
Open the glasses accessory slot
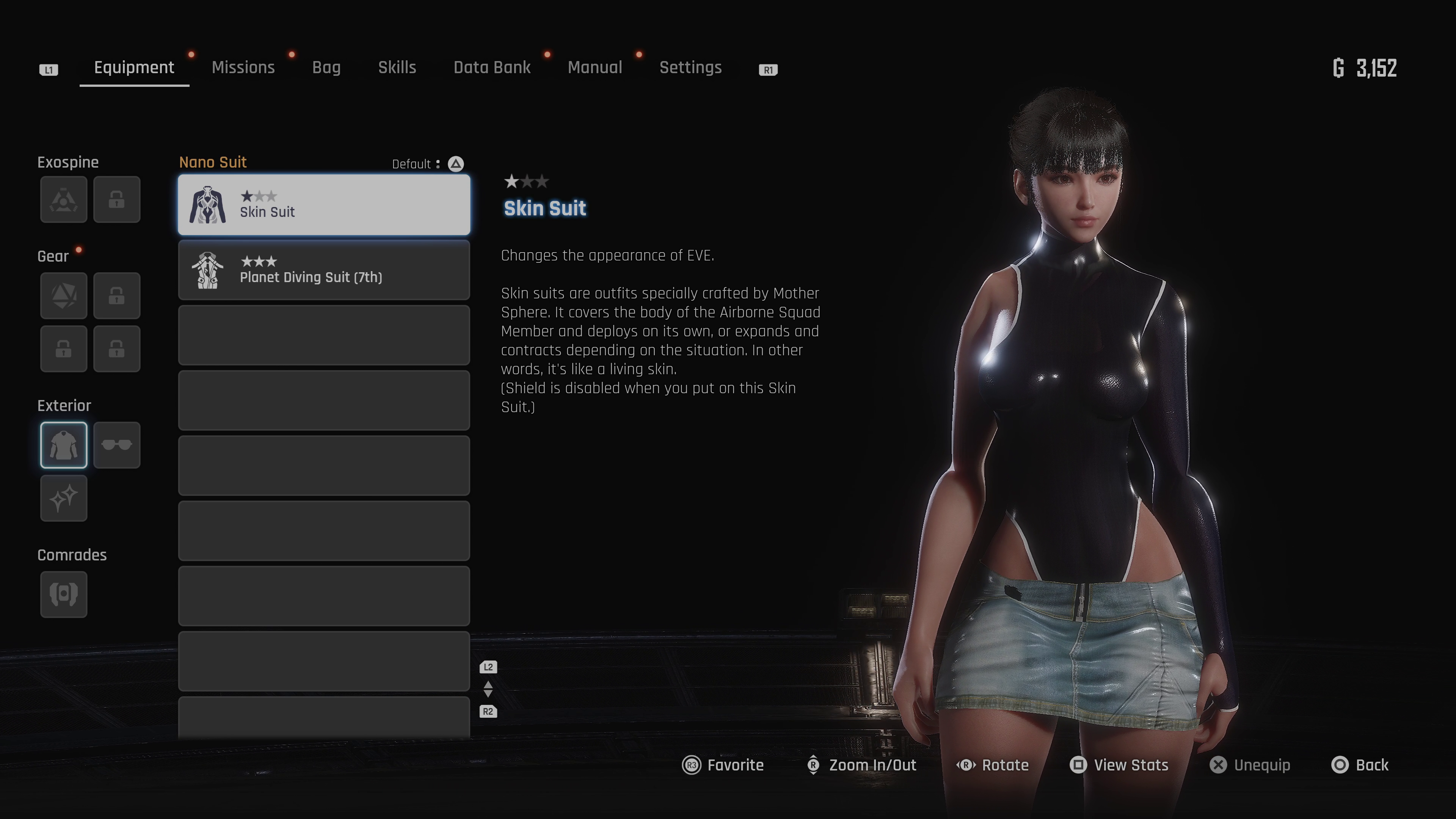116,446
